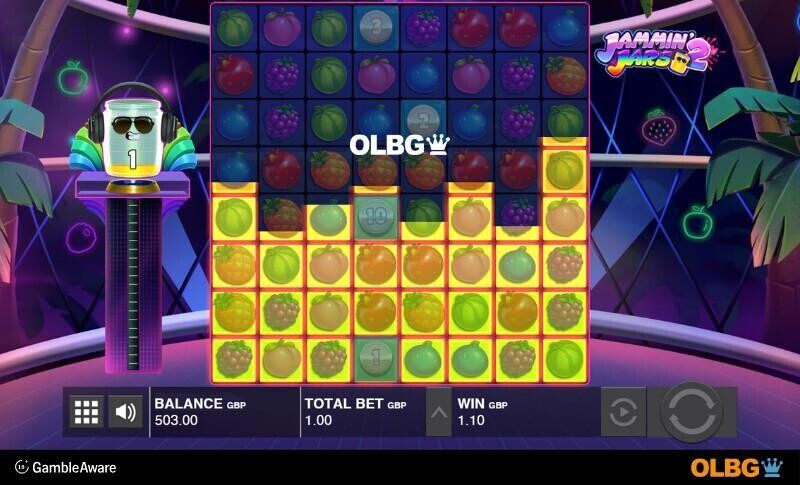Open the grid menu button
Screen dimensions: 800x485
click(87, 411)
